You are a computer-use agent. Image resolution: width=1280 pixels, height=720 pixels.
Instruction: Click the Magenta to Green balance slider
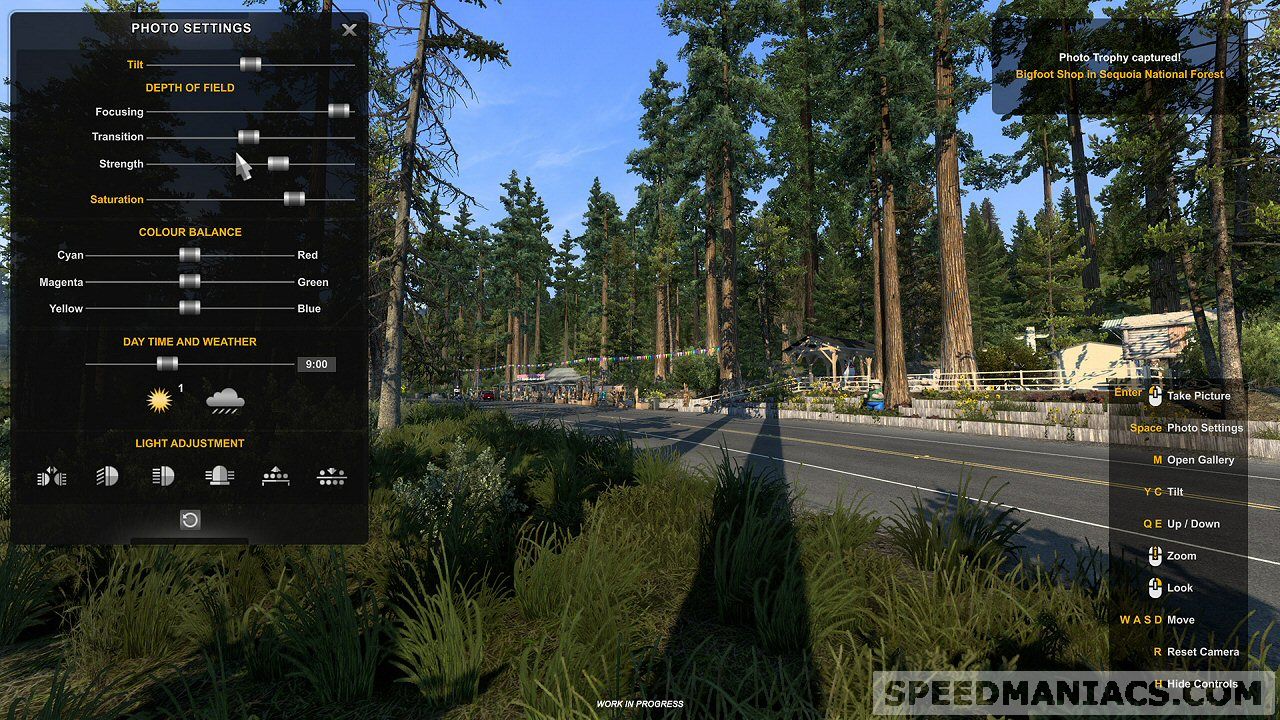(x=190, y=282)
